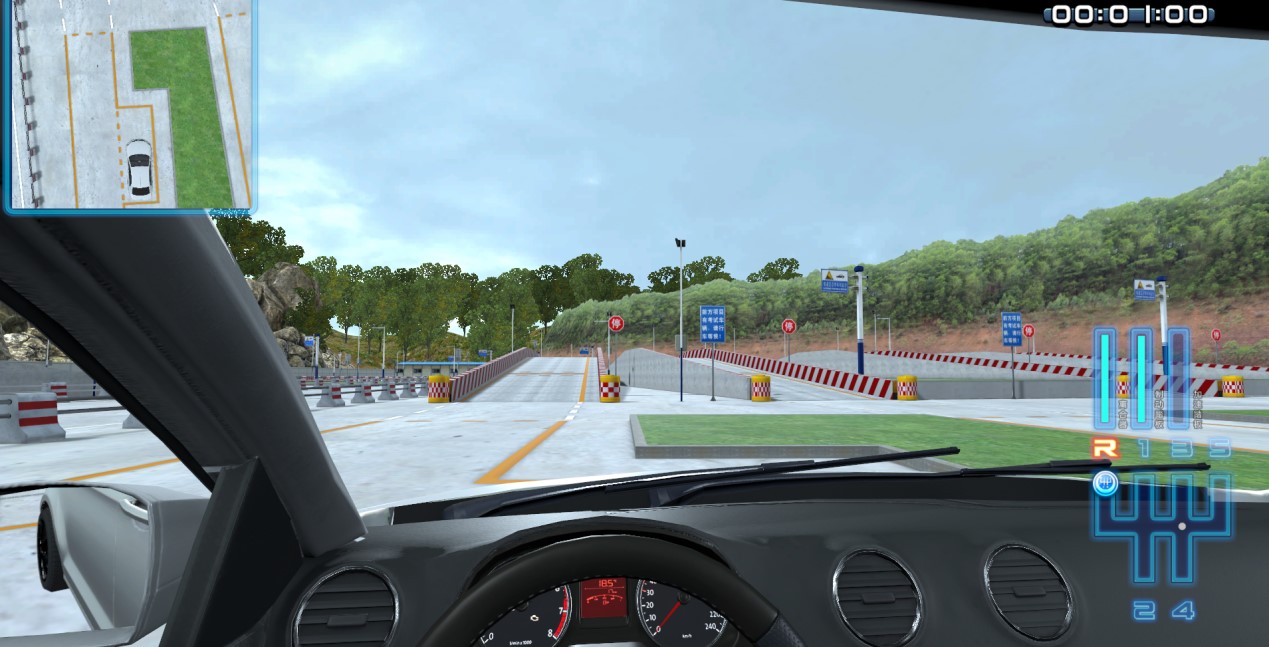The image size is (1269, 647).
Task: Click the overhead parking minimap
Action: pyautogui.click(x=129, y=105)
